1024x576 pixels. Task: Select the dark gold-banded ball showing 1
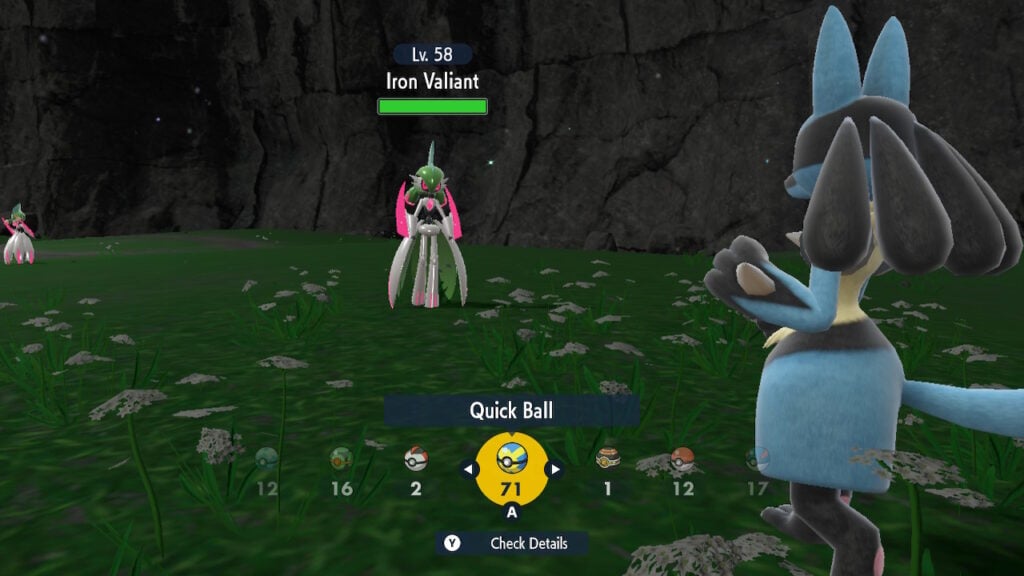click(607, 460)
